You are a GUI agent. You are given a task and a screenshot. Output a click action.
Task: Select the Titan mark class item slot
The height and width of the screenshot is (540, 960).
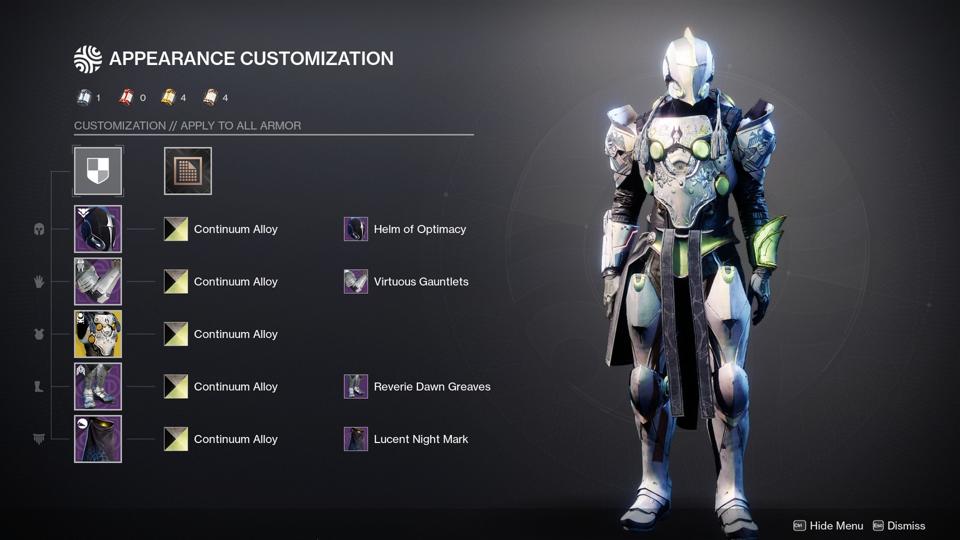point(98,439)
